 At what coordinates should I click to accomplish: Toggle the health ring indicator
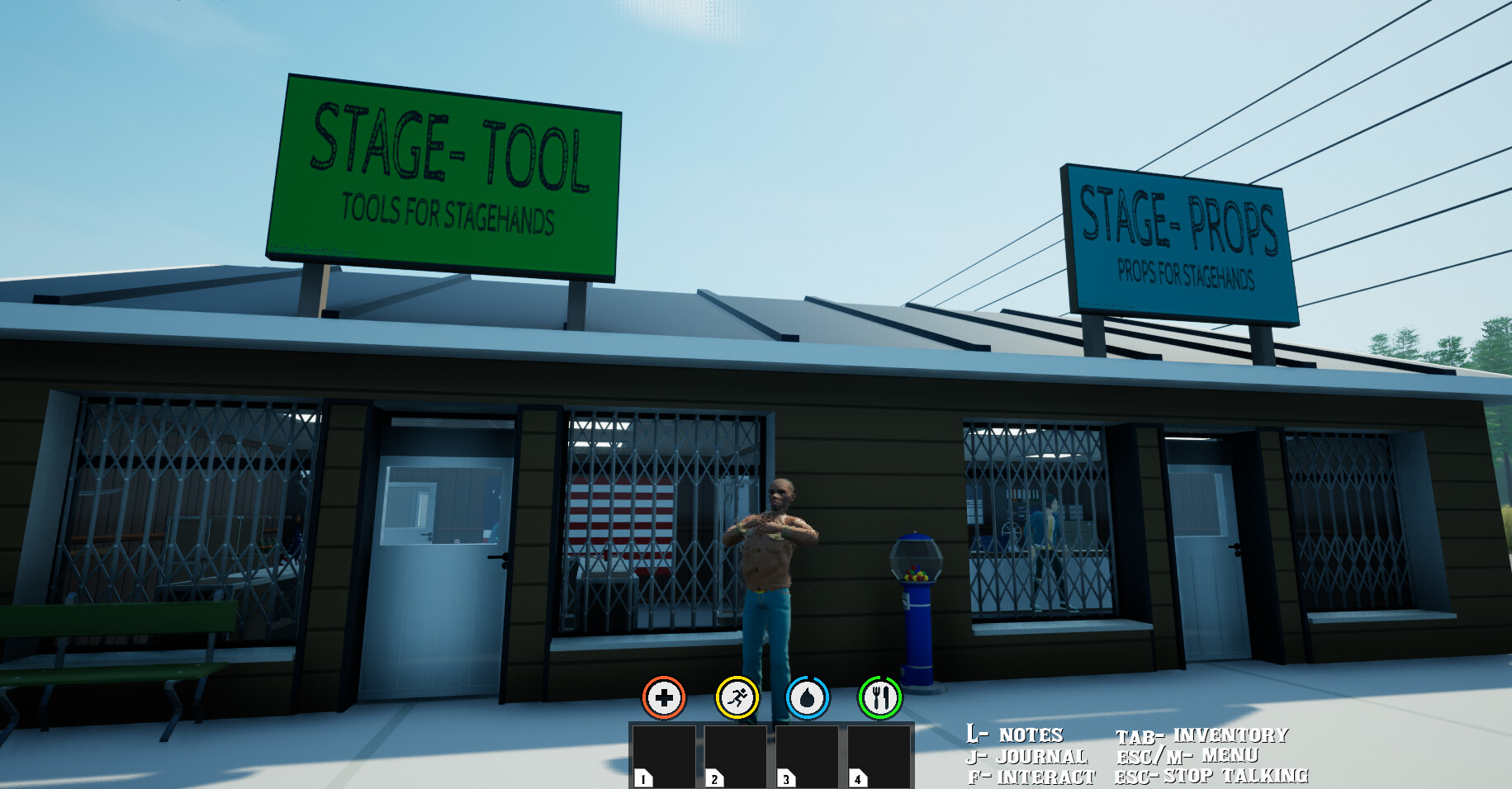pyautogui.click(x=662, y=697)
